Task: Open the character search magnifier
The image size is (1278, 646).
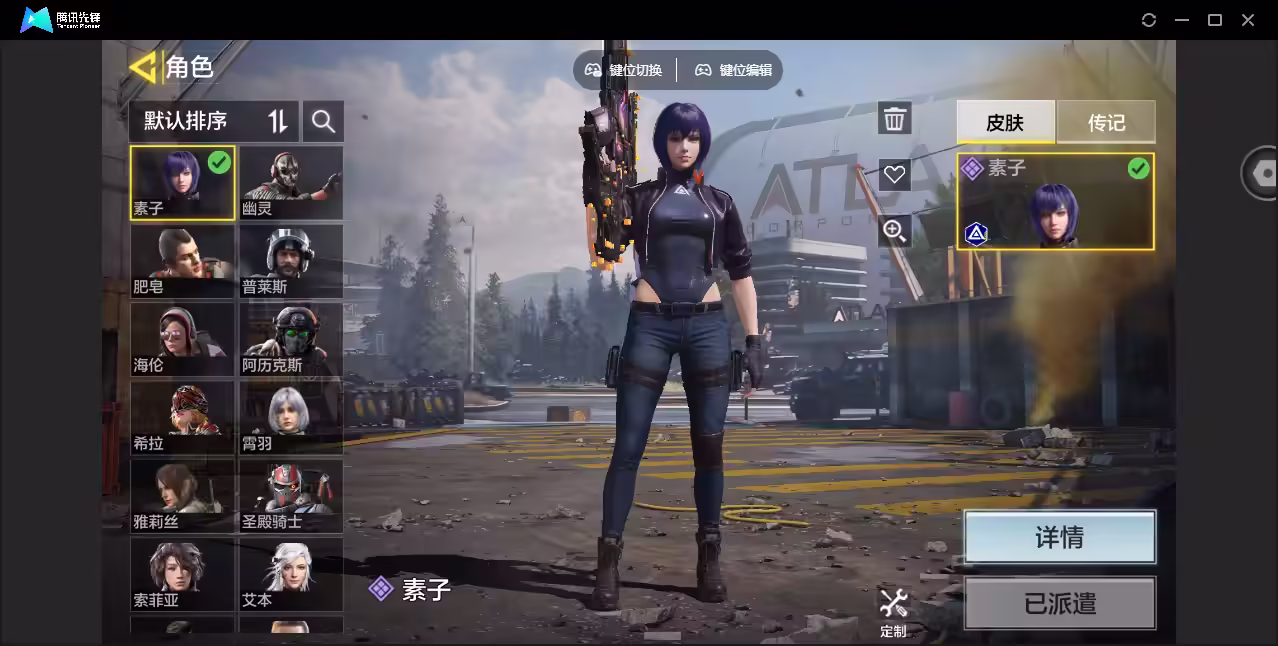Action: coord(323,121)
